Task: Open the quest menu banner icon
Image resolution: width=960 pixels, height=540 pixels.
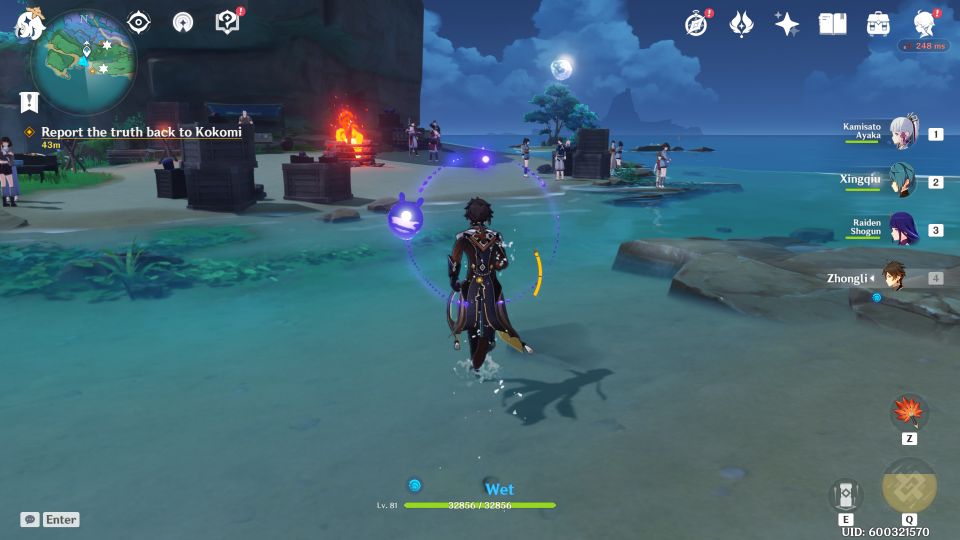Action: click(x=29, y=101)
